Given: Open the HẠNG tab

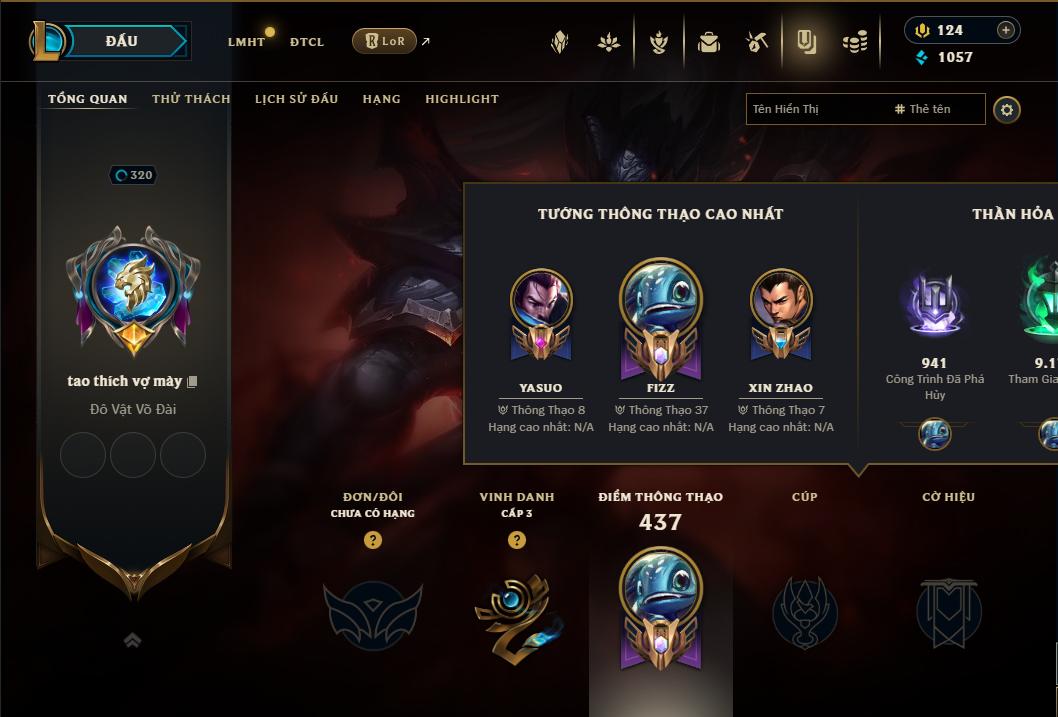Looking at the screenshot, I should pos(381,99).
